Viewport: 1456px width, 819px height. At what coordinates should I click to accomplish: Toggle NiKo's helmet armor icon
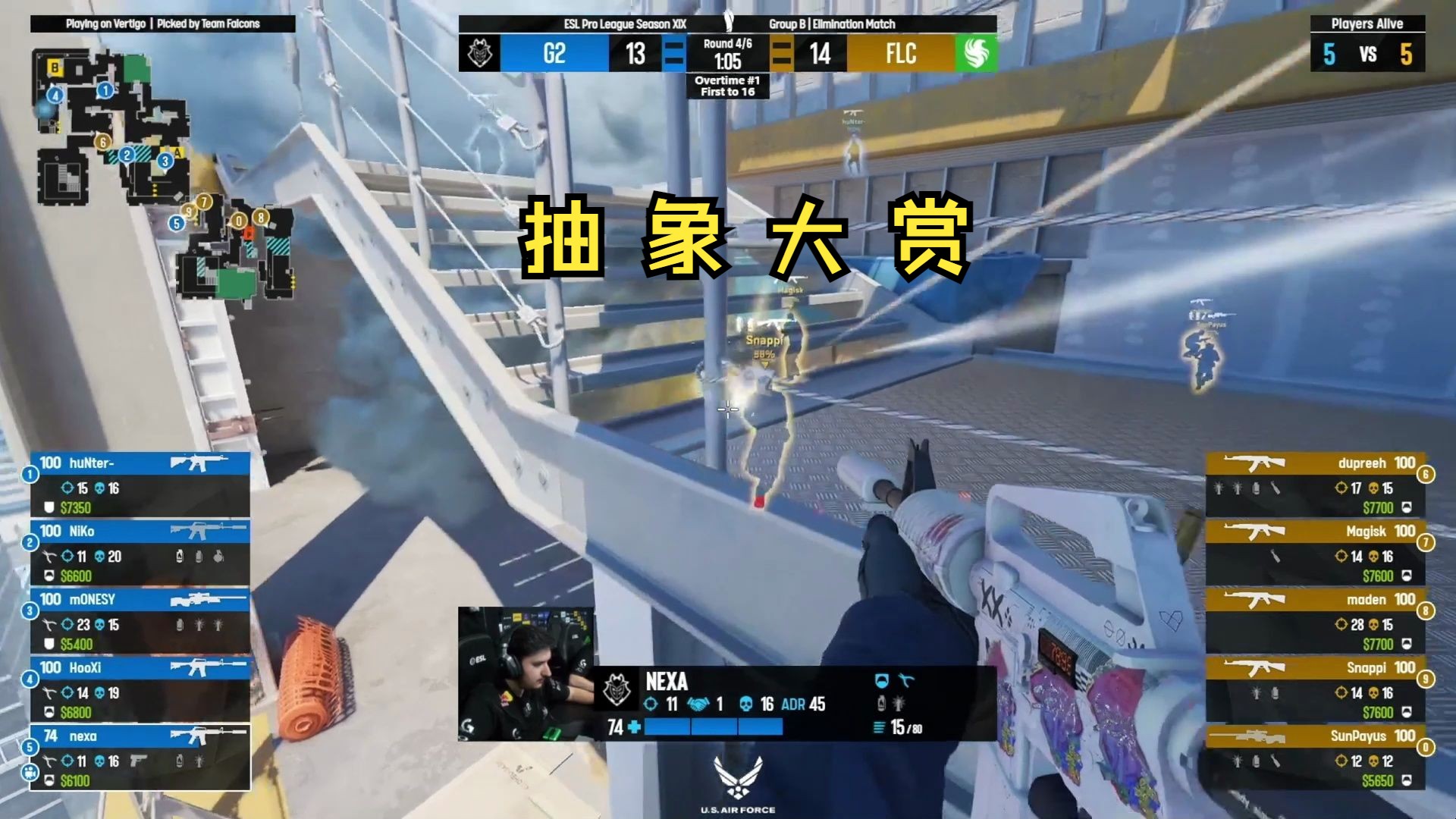pos(49,576)
